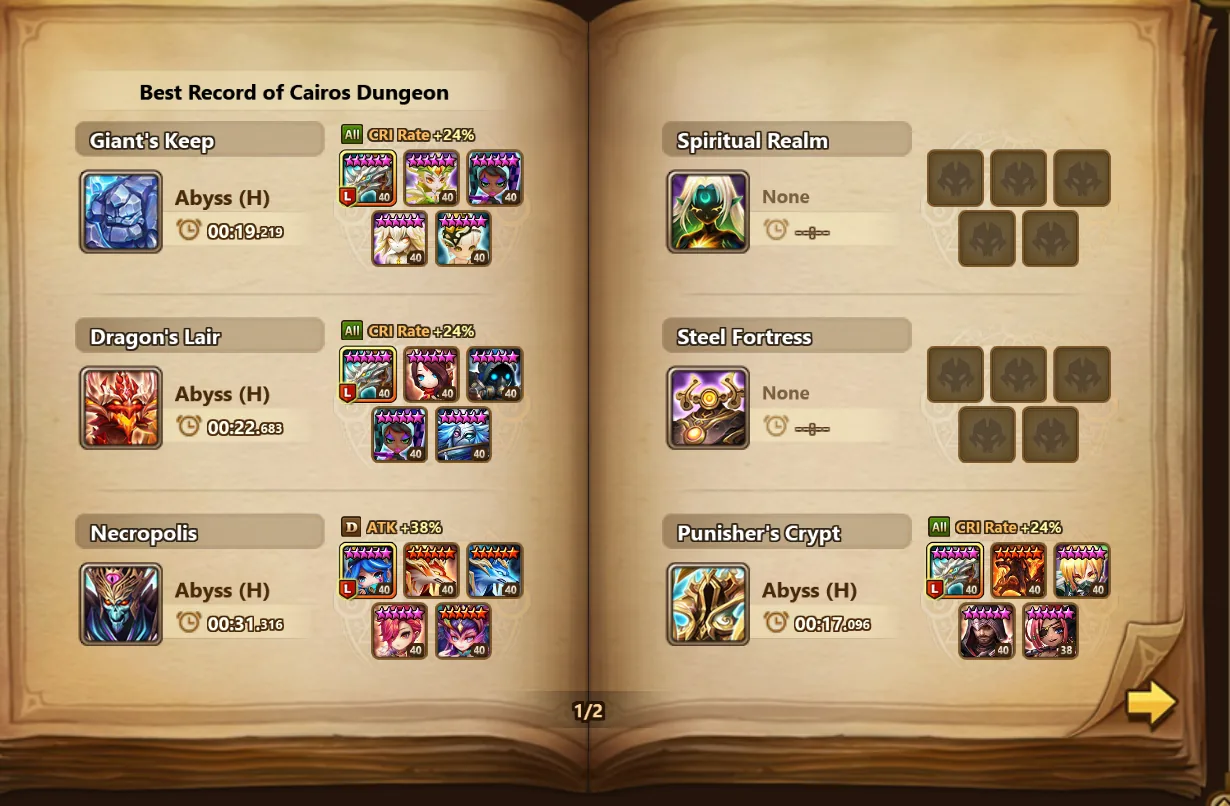Inspect the level 38 monster in Punisher's Crypt team
The height and width of the screenshot is (806, 1230).
[x=1050, y=631]
